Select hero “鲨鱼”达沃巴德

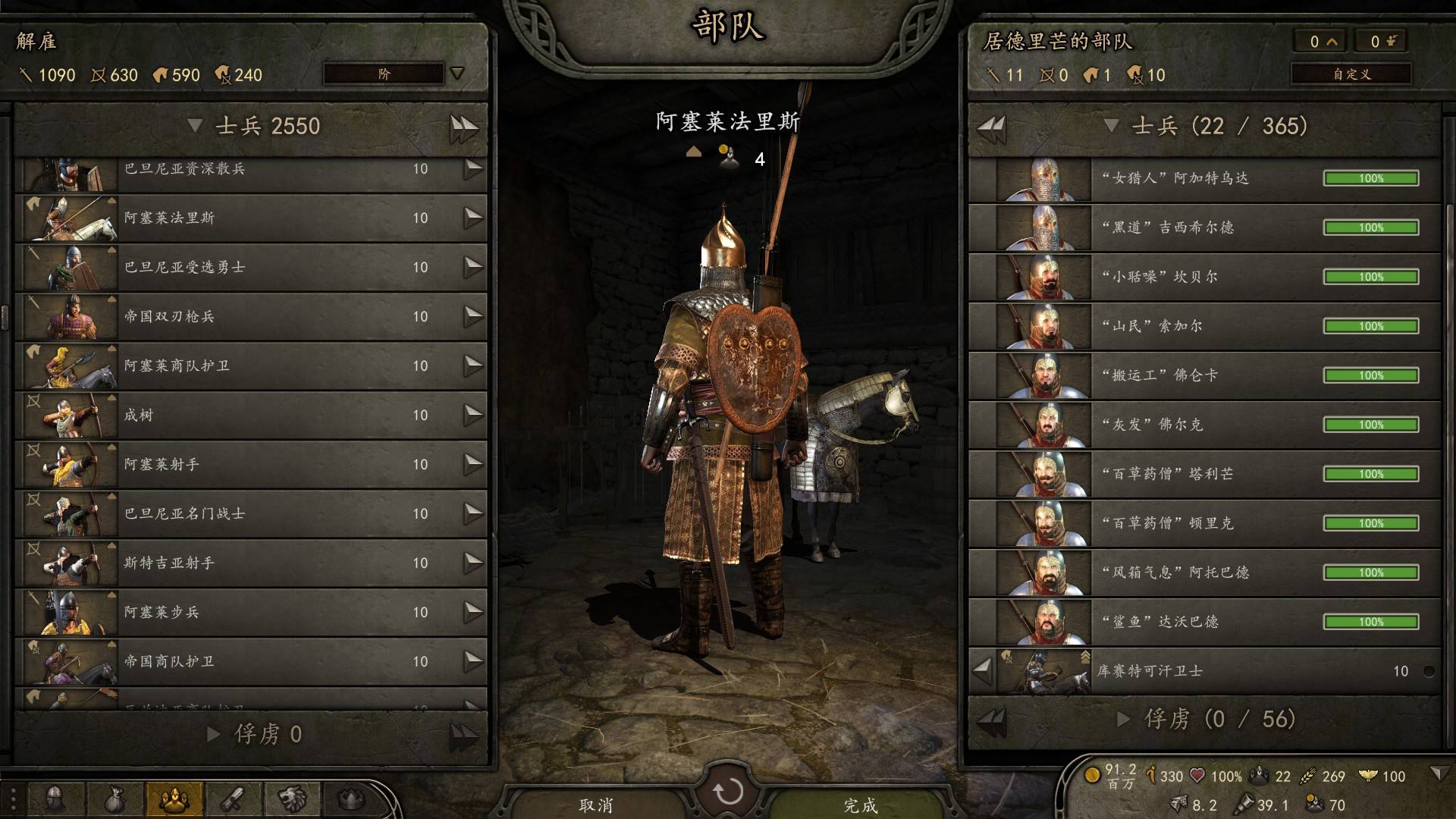point(1204,623)
